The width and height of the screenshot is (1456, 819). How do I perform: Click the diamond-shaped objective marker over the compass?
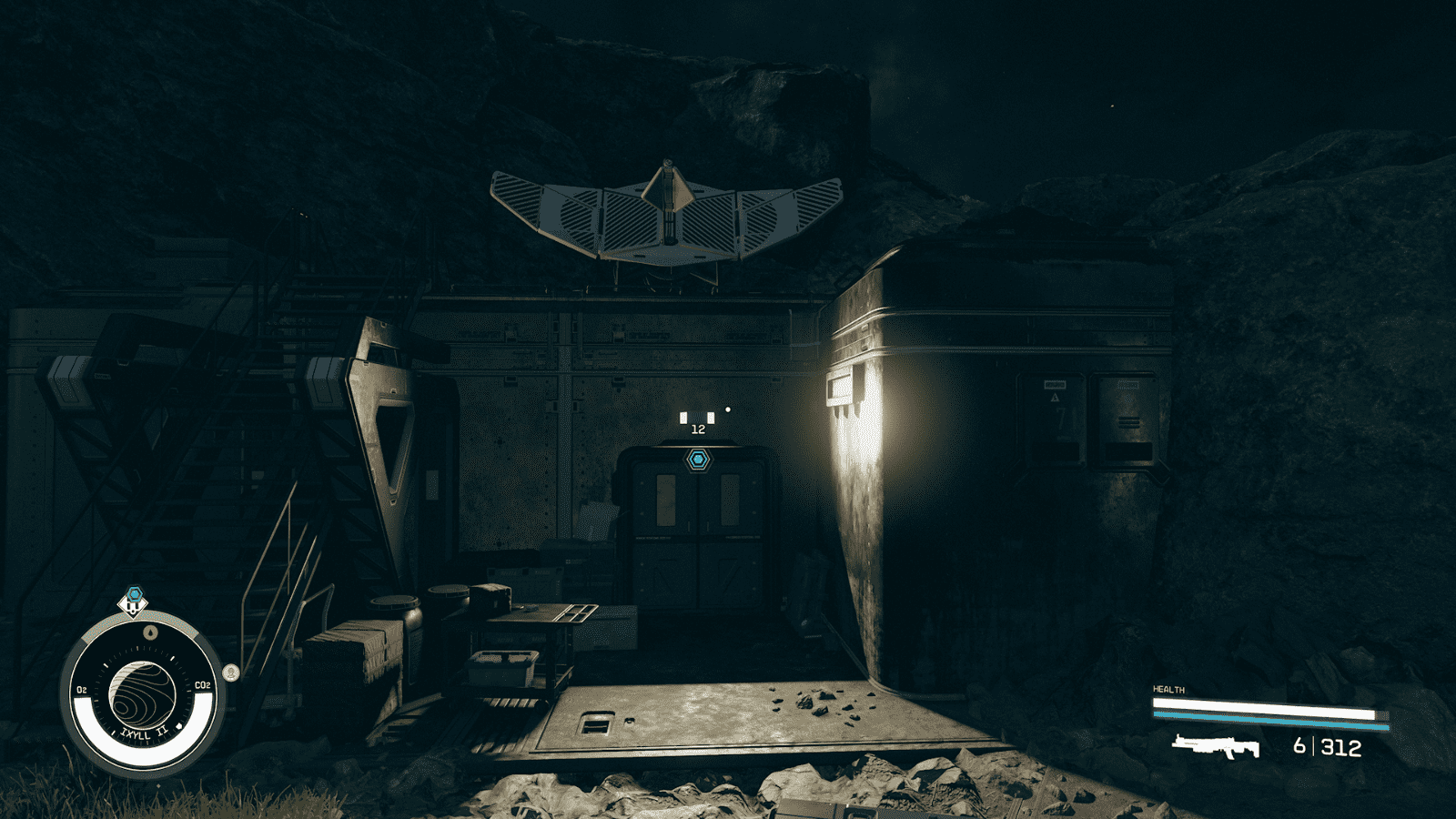tap(134, 606)
